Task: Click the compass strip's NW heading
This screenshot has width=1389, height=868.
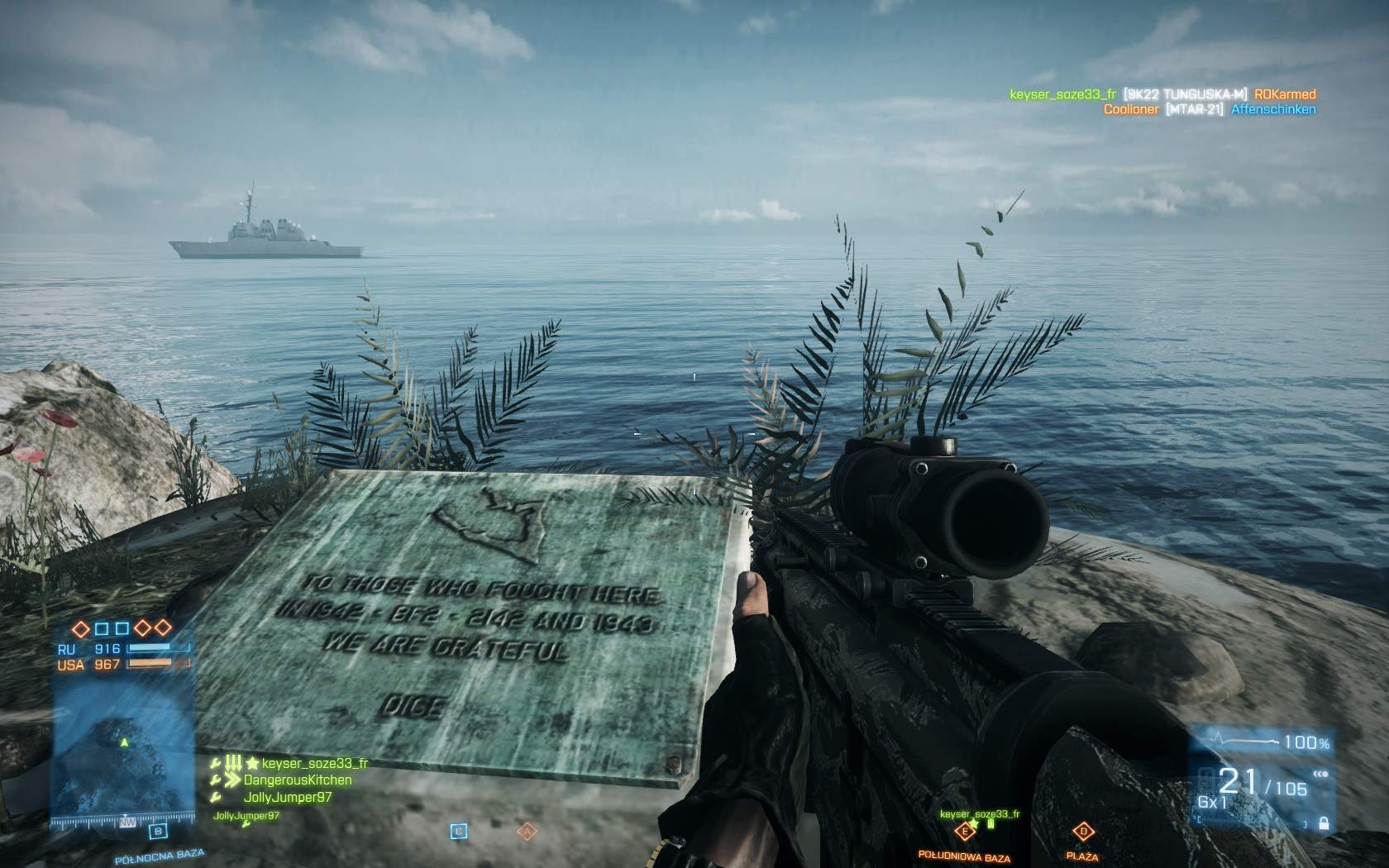Action: [x=127, y=823]
